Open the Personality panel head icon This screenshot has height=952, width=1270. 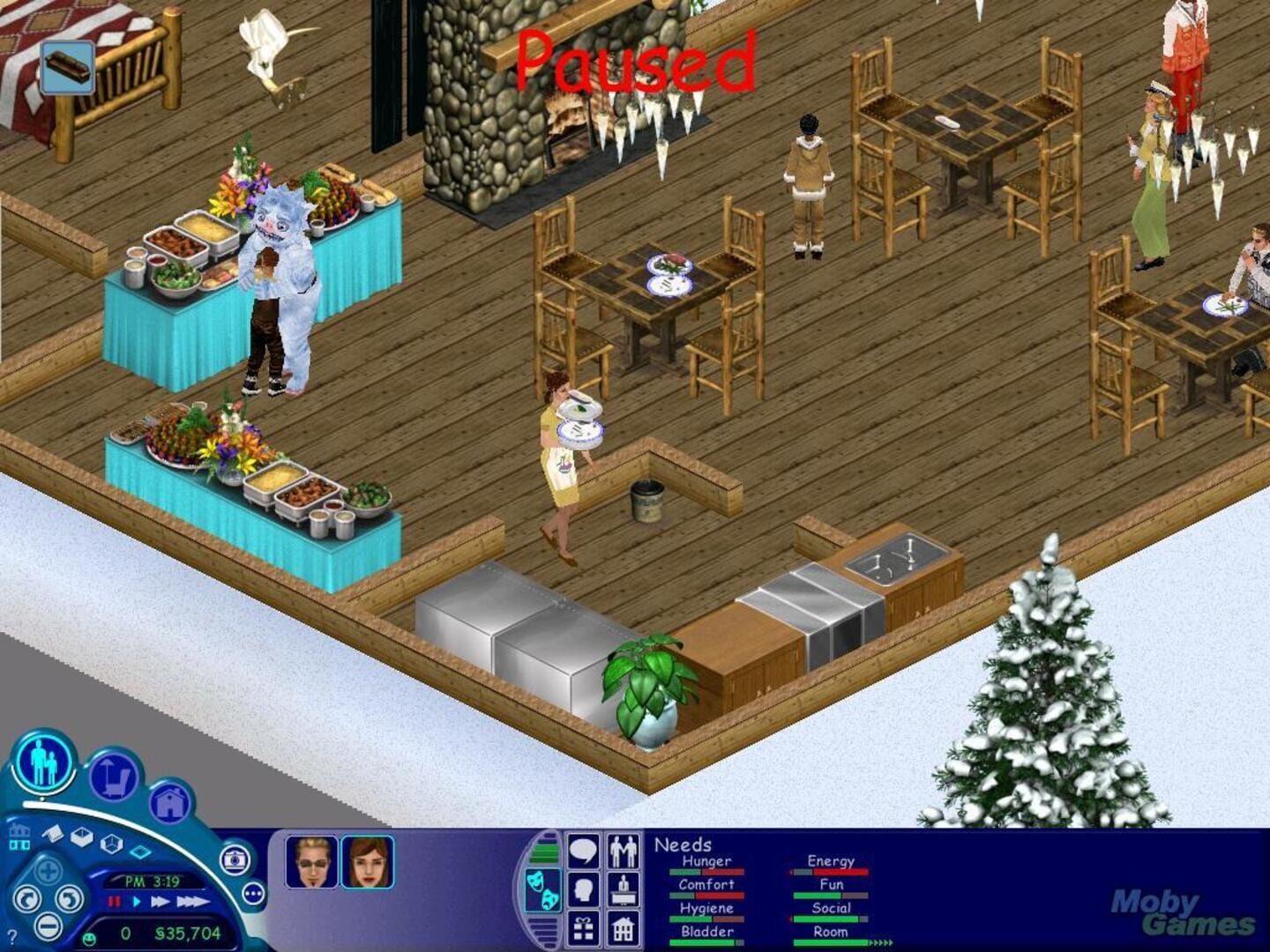582,888
